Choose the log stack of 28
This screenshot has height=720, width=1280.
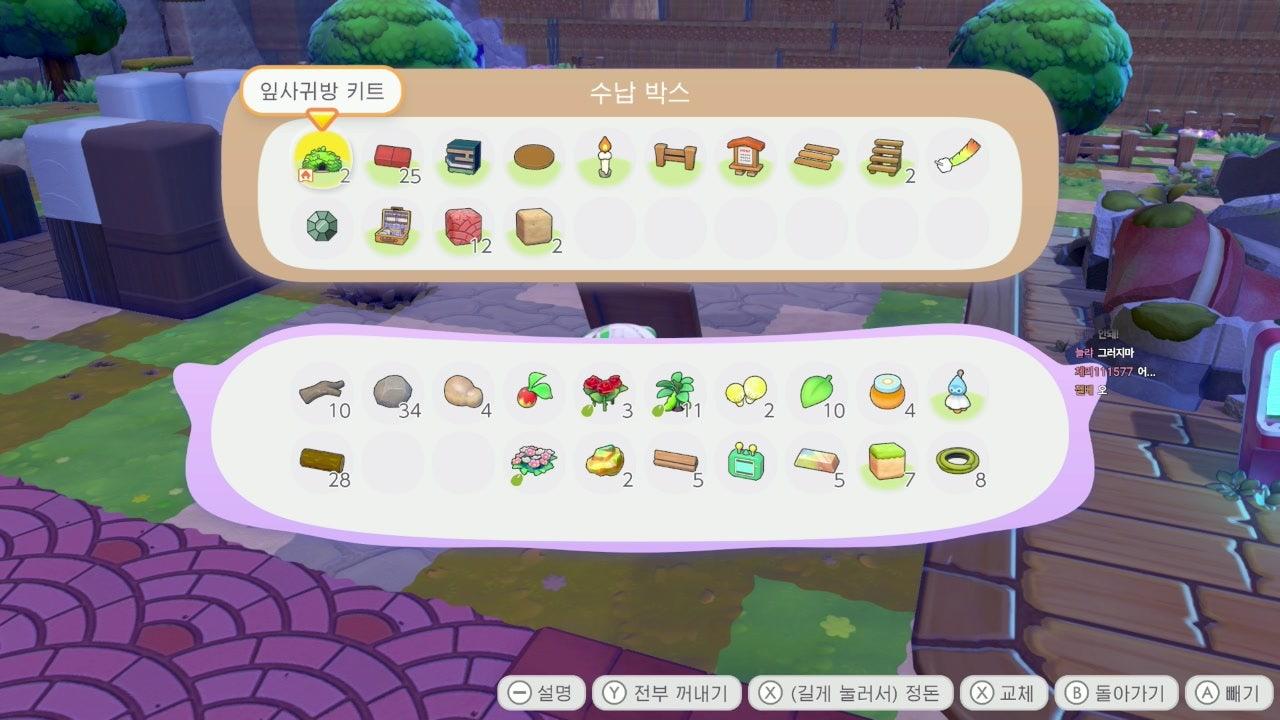(x=322, y=461)
